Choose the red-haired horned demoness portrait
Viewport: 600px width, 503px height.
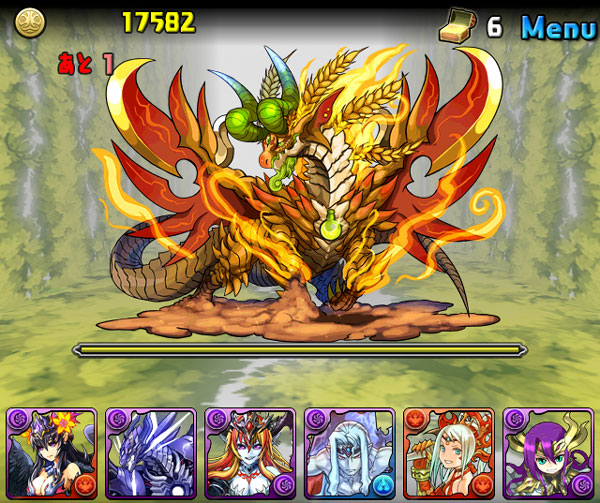250,453
